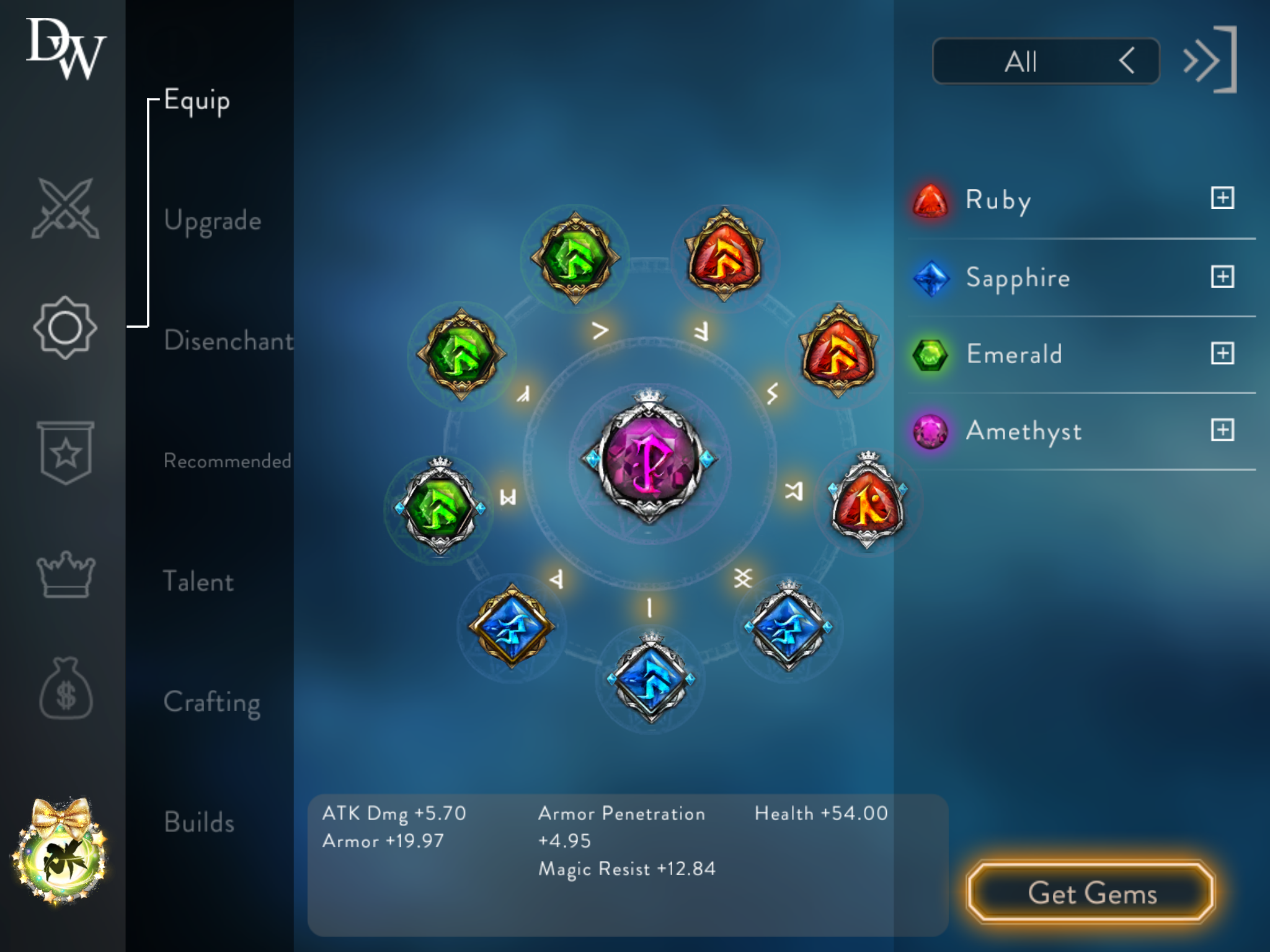Open the Upgrade section

tap(212, 221)
